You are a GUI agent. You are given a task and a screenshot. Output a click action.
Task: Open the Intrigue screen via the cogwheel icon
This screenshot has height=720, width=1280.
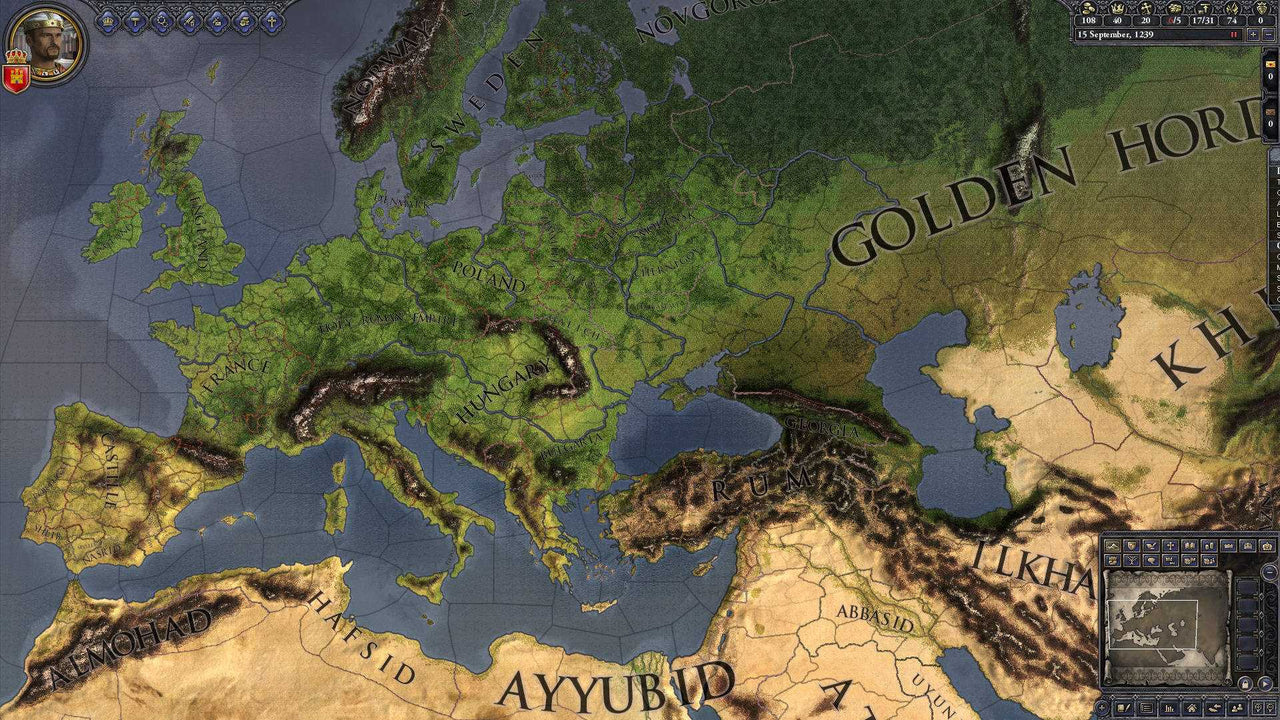point(162,20)
